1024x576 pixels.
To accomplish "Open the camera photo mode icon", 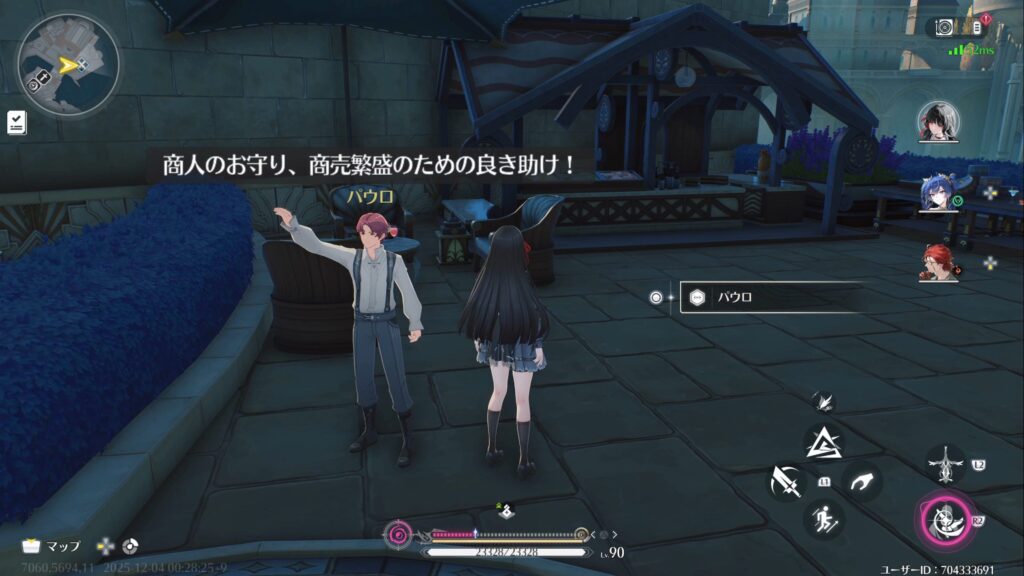I will [944, 28].
